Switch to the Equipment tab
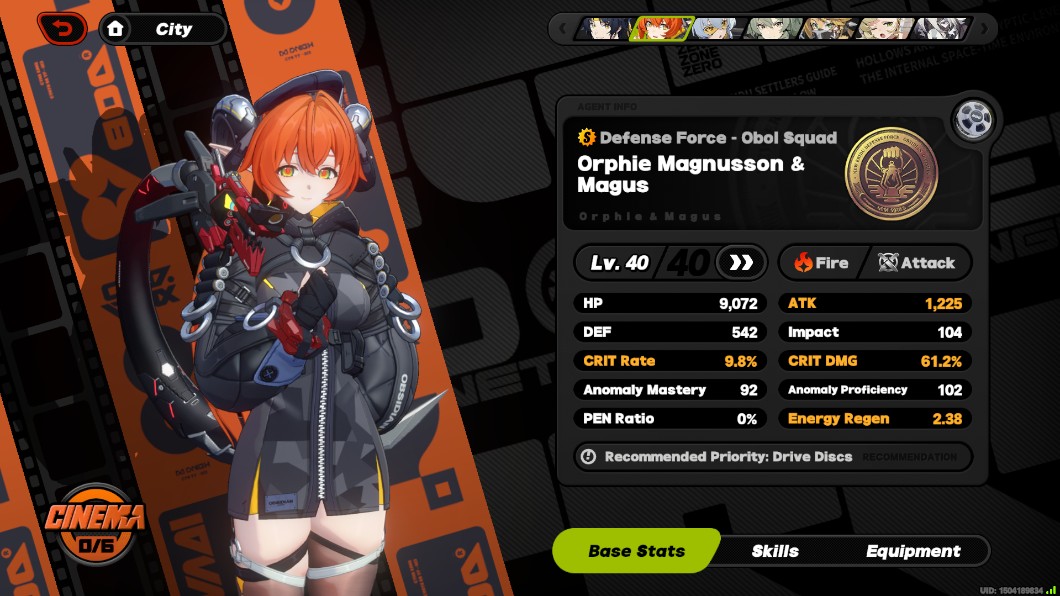Image resolution: width=1060 pixels, height=596 pixels. pos(913,551)
